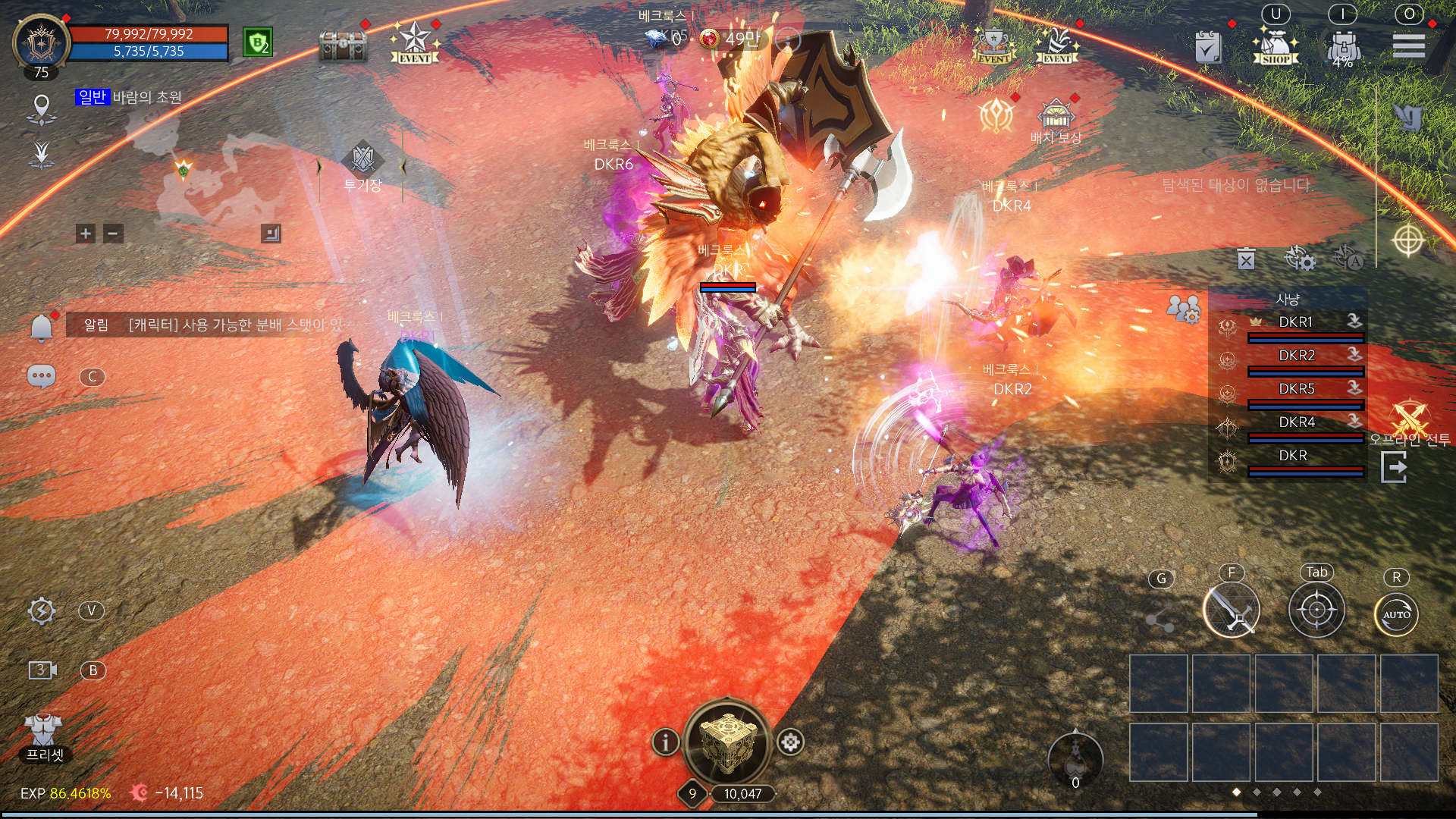Open the treasure chest icon
Image resolution: width=1456 pixels, height=819 pixels.
[x=343, y=46]
